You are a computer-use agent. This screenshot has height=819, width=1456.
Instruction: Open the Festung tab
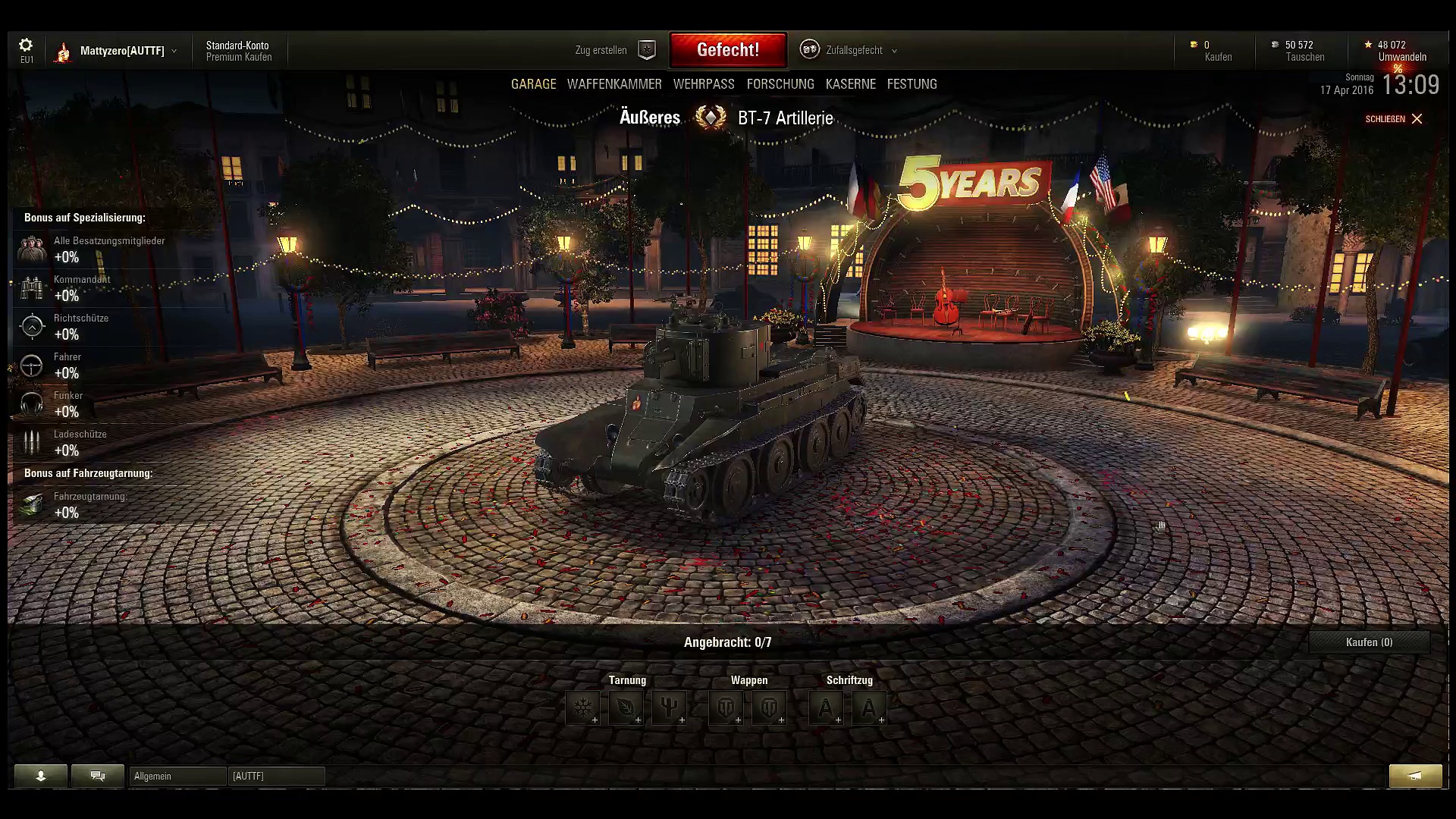(x=912, y=84)
